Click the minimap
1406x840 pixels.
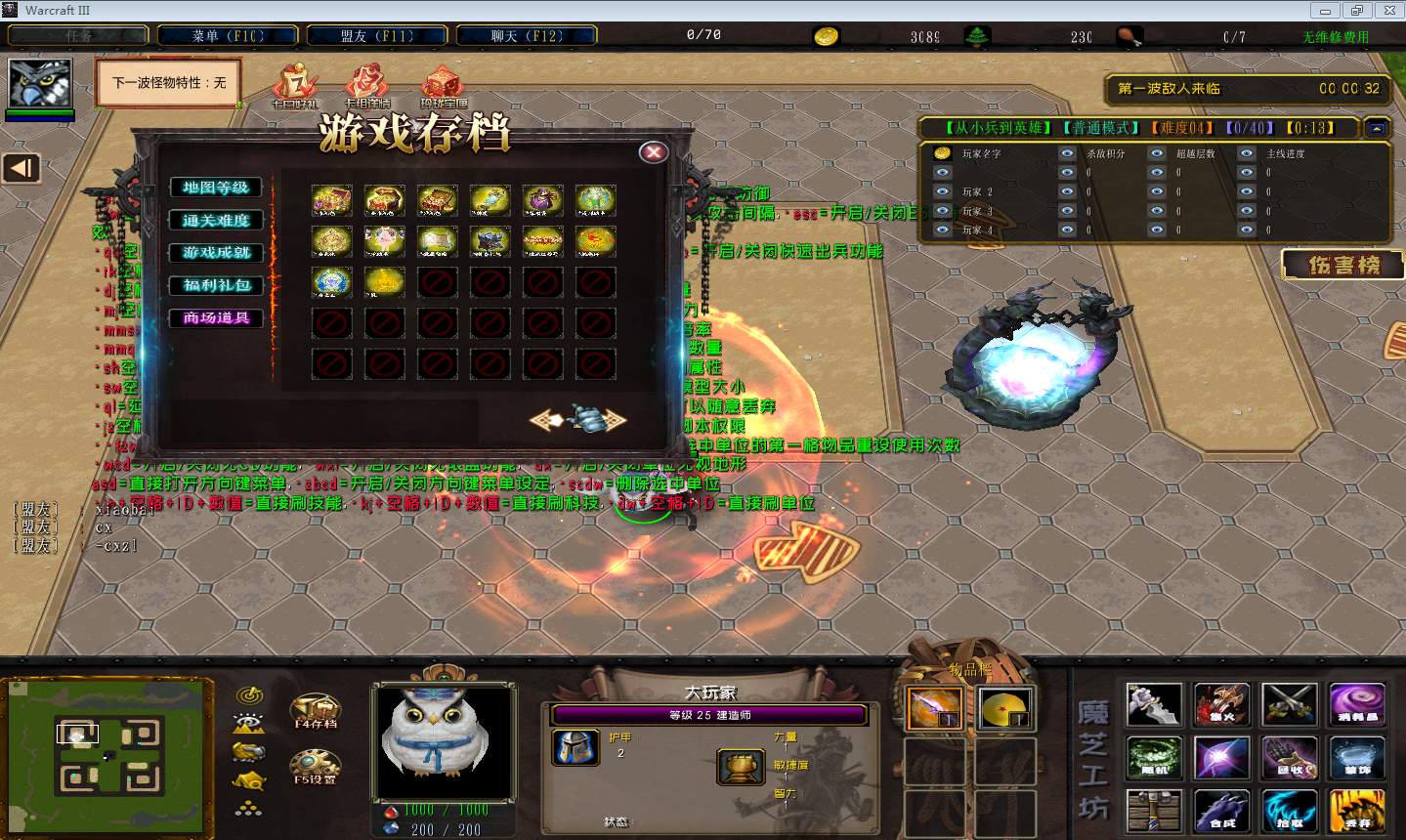(x=107, y=750)
